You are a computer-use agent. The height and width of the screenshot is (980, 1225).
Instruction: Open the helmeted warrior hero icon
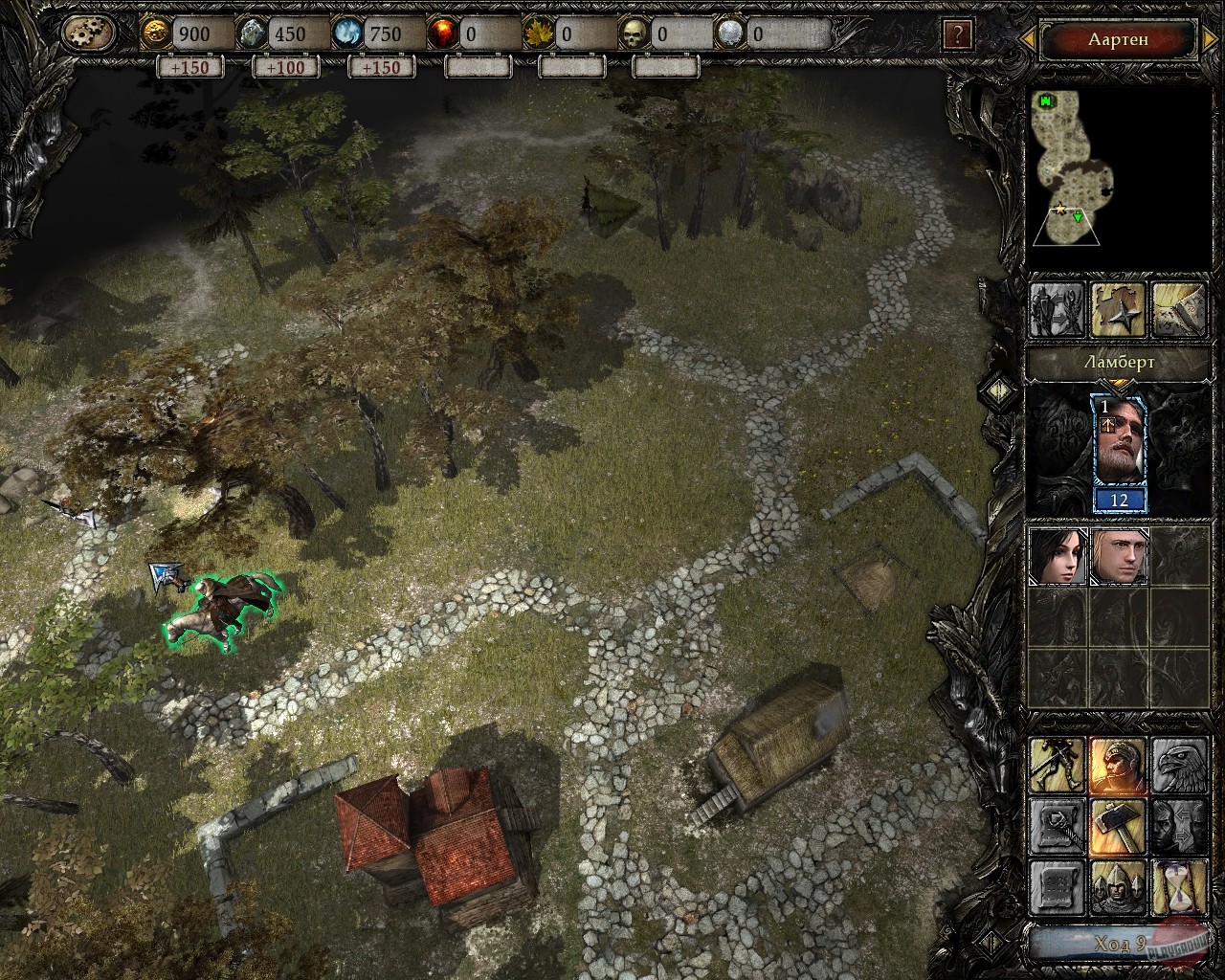coord(1119,765)
